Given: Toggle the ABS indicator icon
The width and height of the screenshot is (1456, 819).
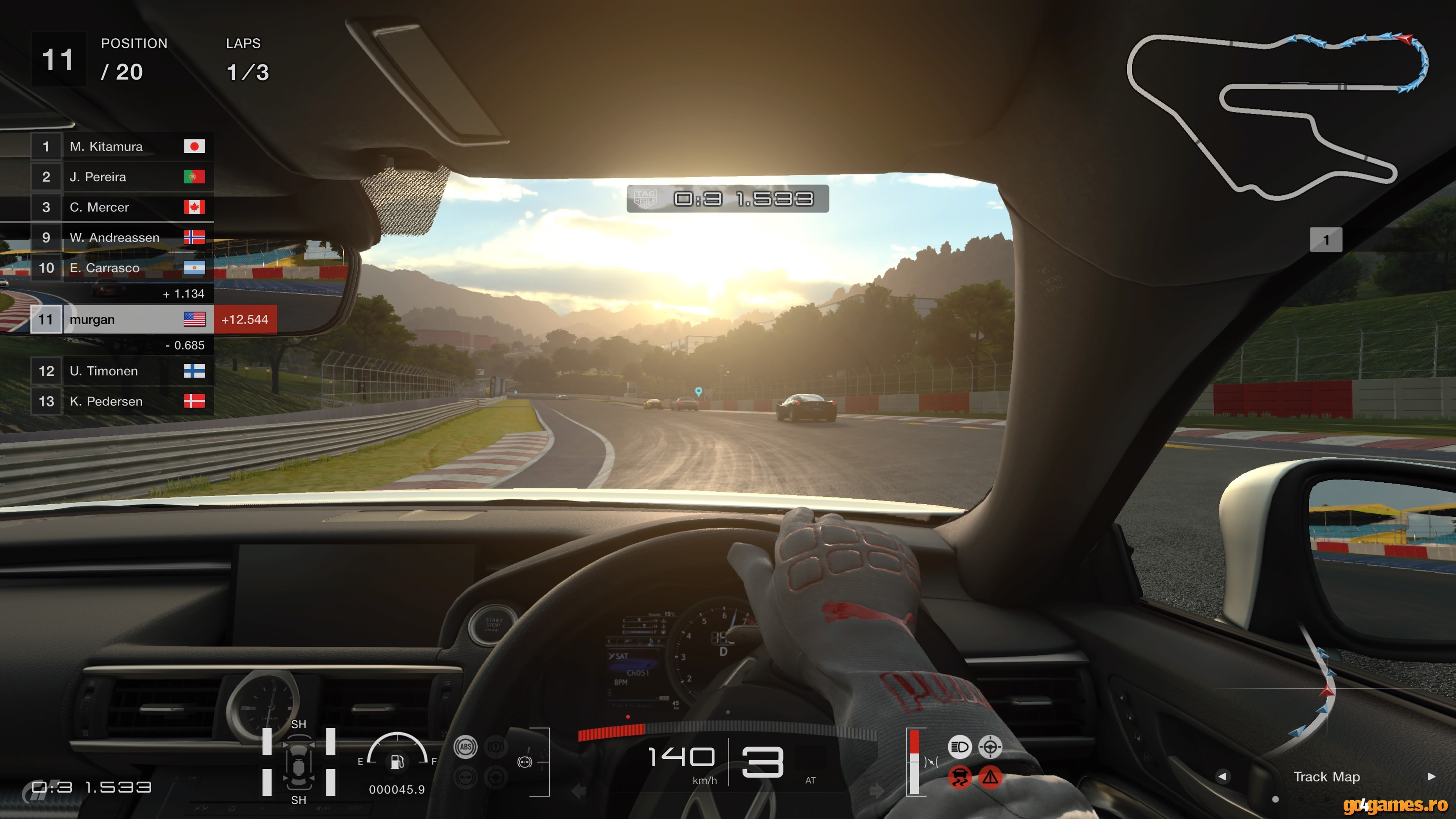Looking at the screenshot, I should pyautogui.click(x=465, y=747).
